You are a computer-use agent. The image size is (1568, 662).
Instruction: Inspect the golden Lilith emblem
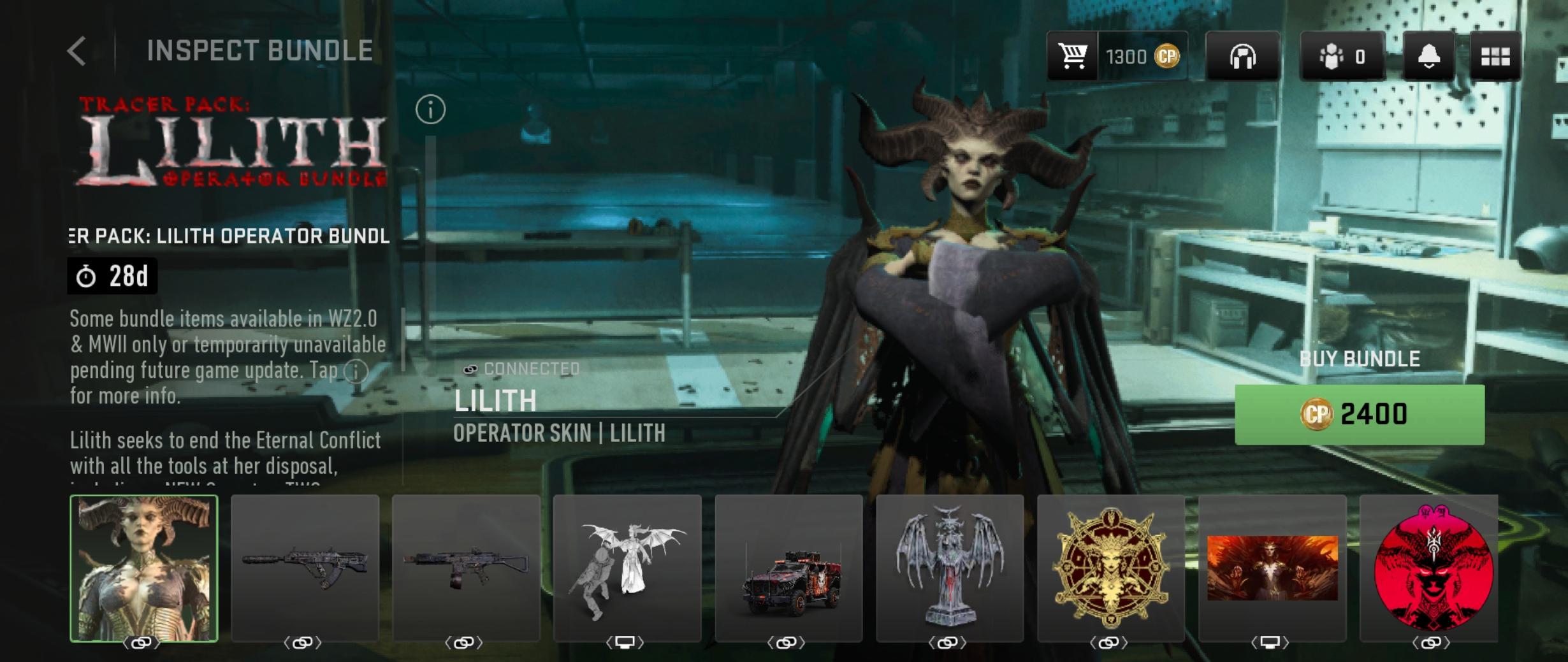pos(1111,568)
